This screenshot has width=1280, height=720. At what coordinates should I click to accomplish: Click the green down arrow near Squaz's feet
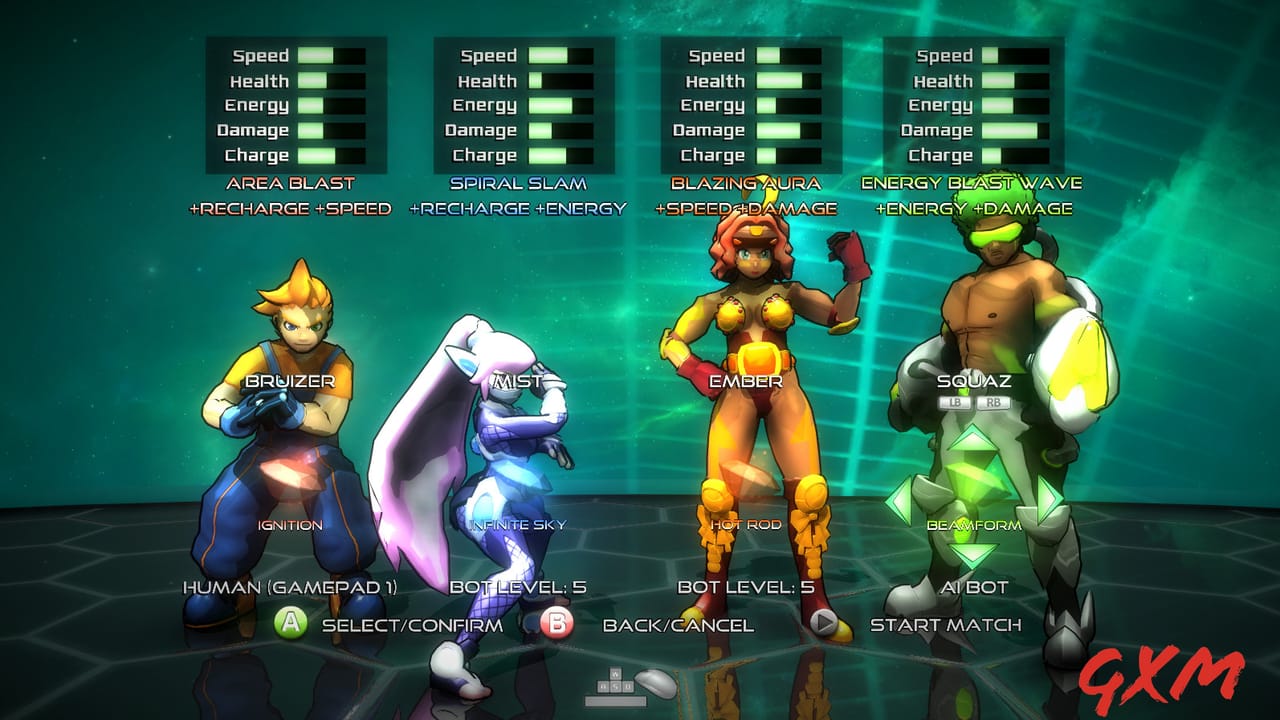[x=972, y=553]
